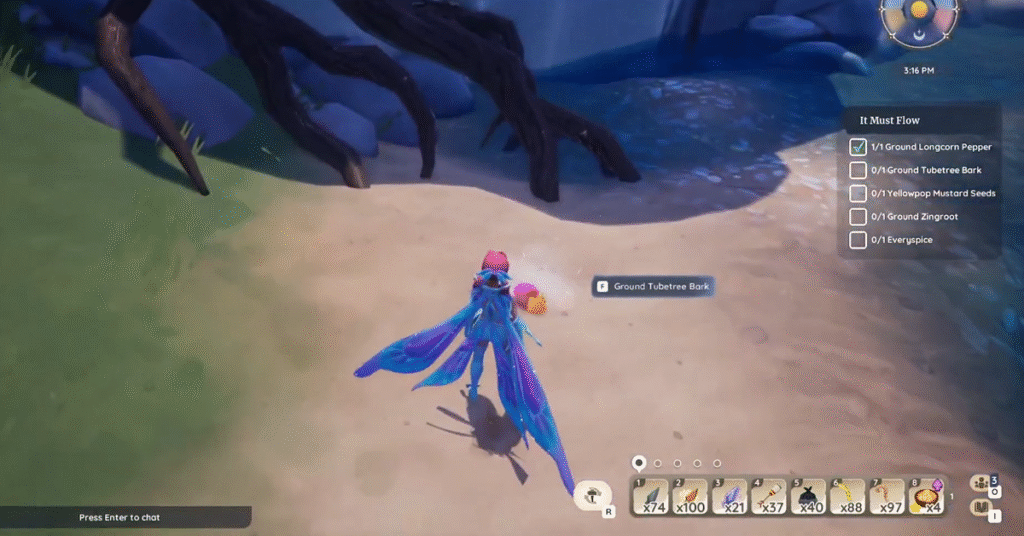
Task: Select the first hotbar page marker
Action: (x=638, y=463)
